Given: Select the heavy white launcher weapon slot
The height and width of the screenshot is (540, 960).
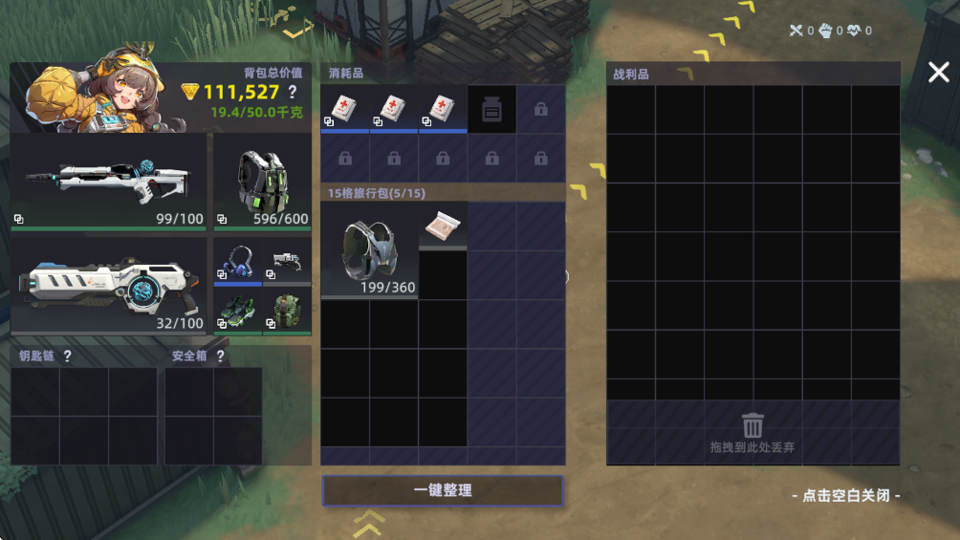Looking at the screenshot, I should click(x=109, y=284).
